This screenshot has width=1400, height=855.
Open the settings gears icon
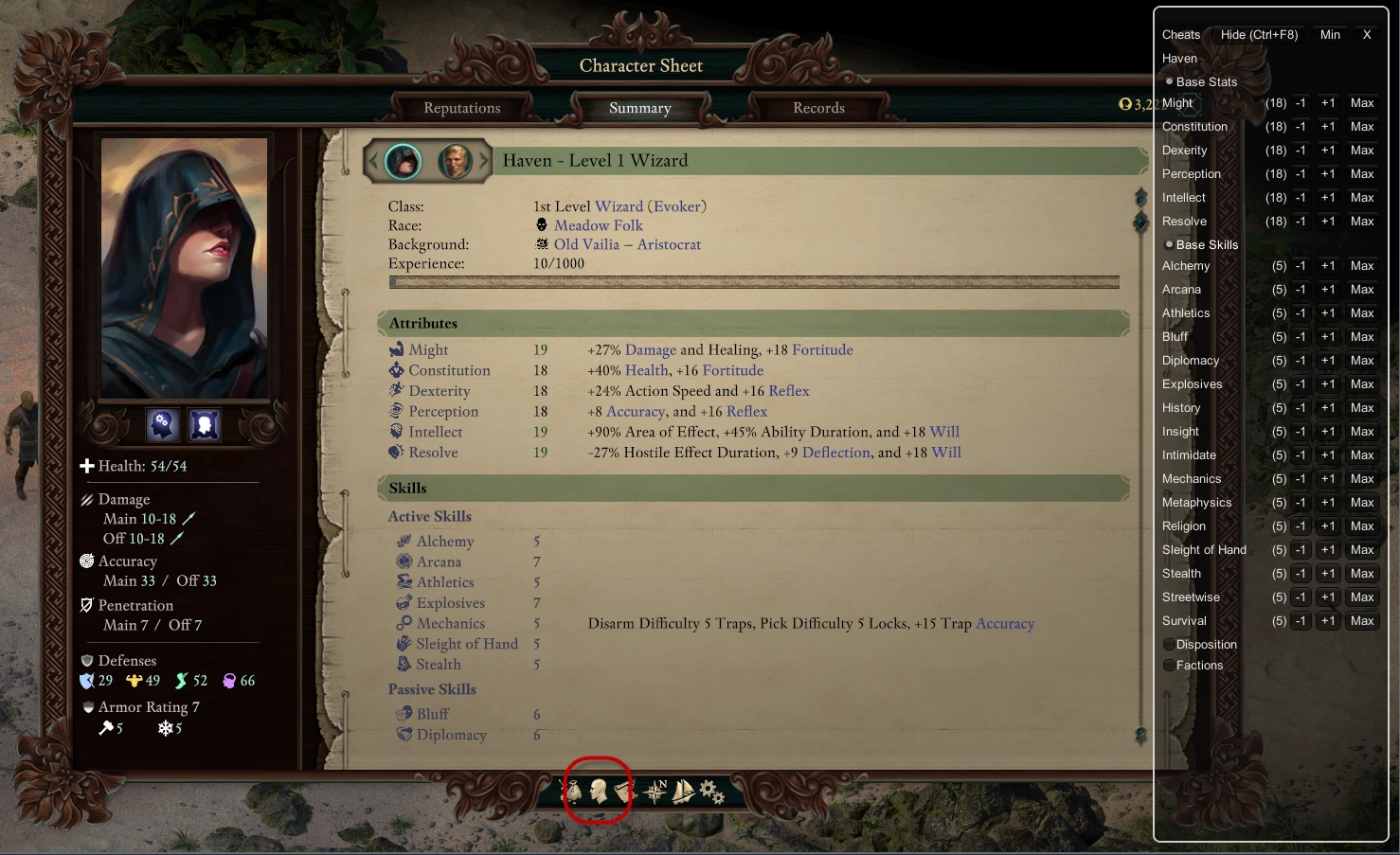coord(711,793)
